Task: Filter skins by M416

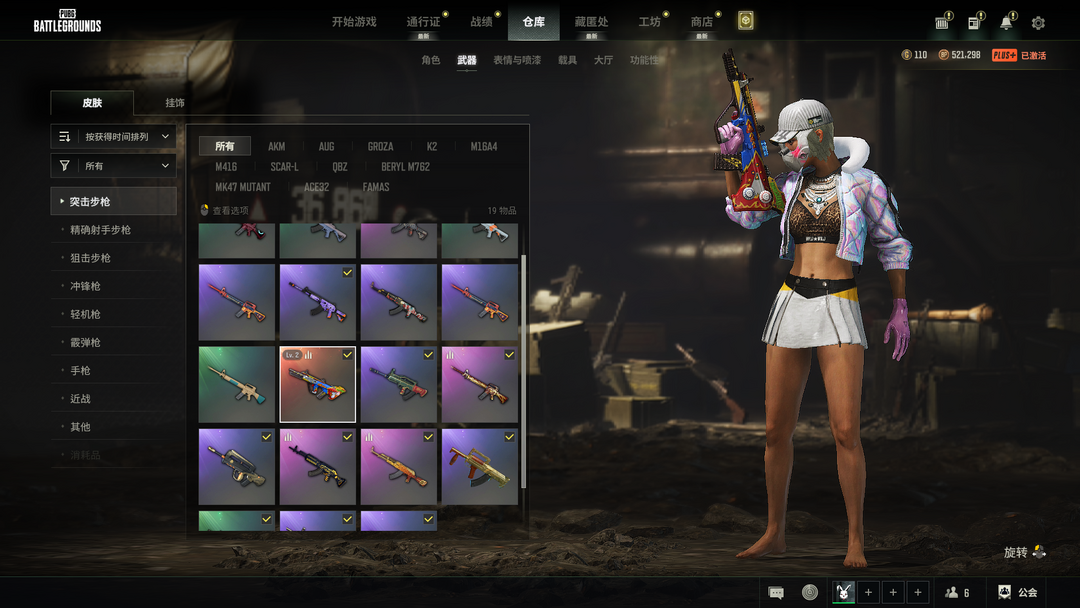Action: 226,167
